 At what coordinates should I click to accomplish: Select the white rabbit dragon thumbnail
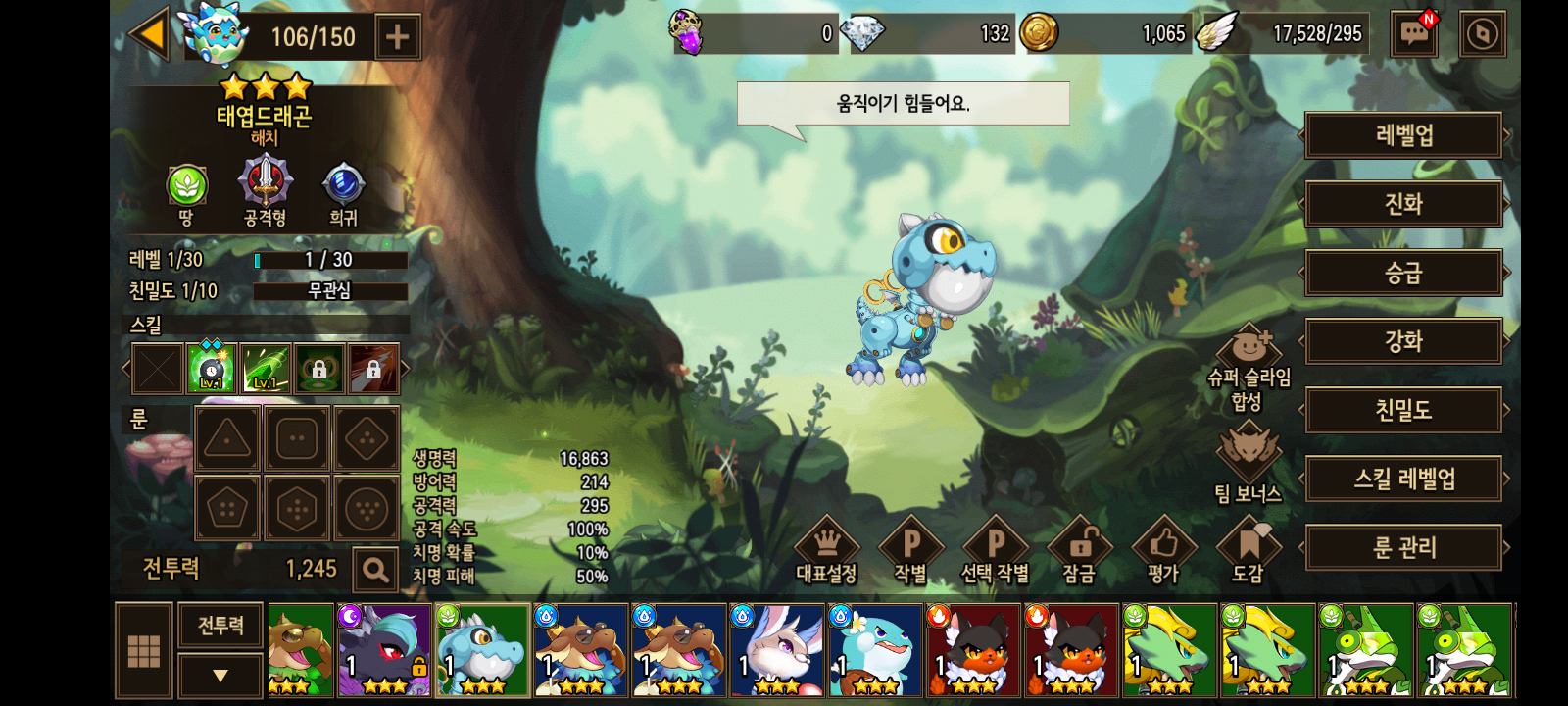(x=776, y=650)
